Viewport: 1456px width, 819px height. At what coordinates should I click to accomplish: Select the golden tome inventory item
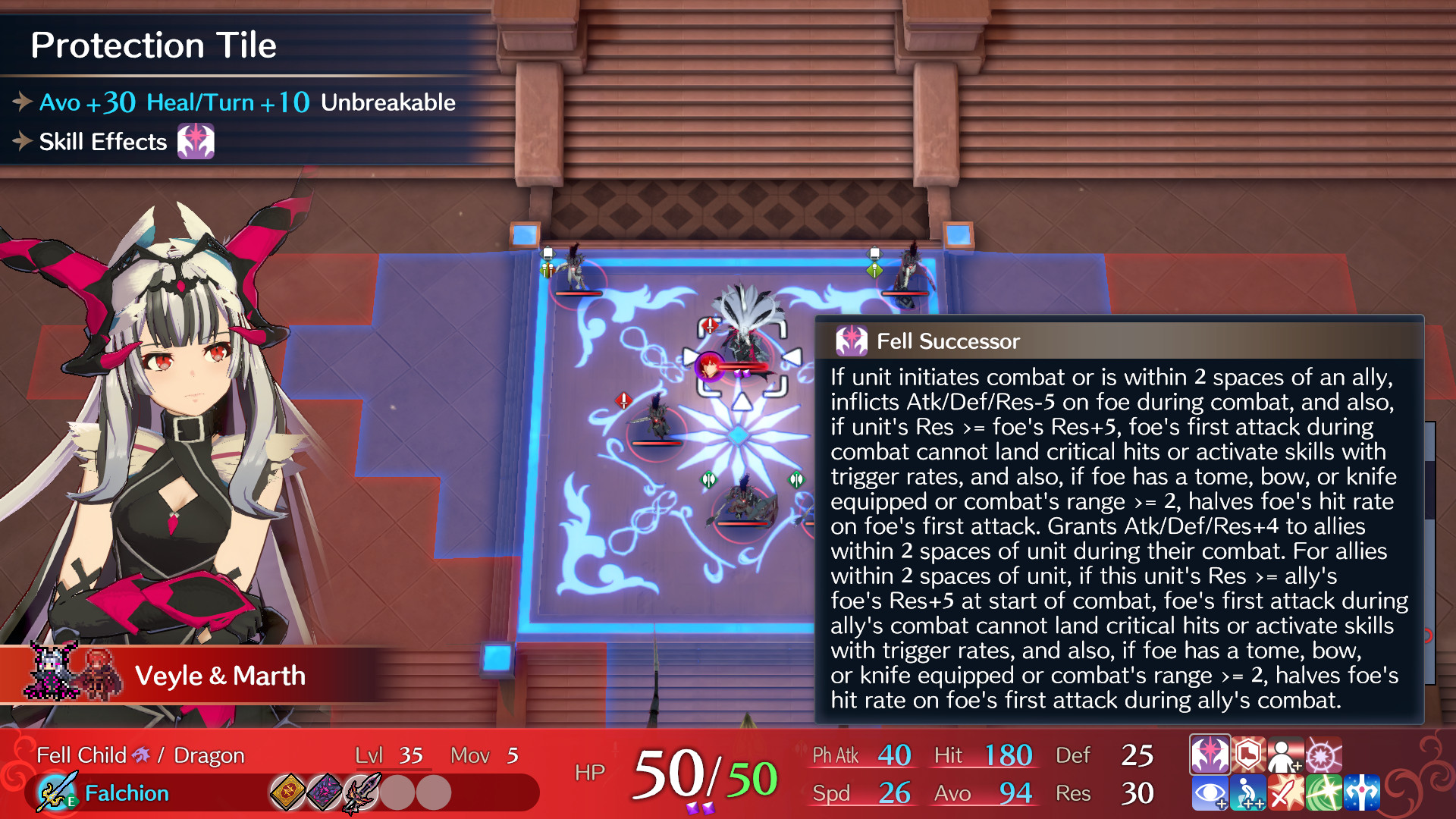288,793
